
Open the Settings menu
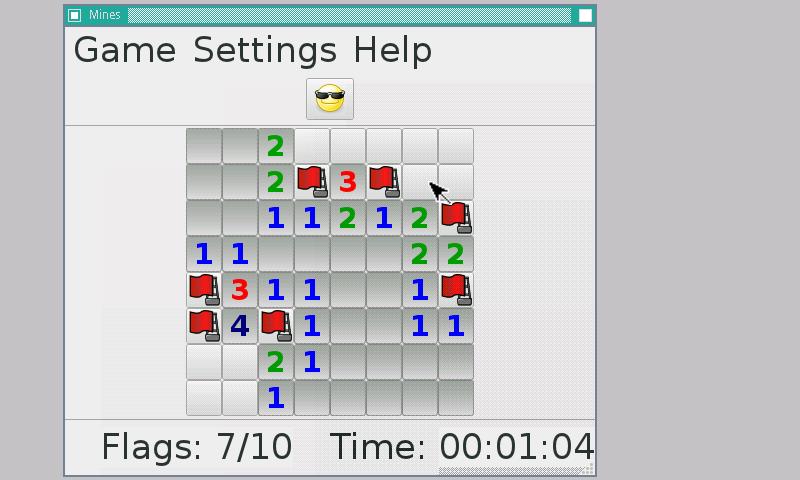tap(265, 50)
